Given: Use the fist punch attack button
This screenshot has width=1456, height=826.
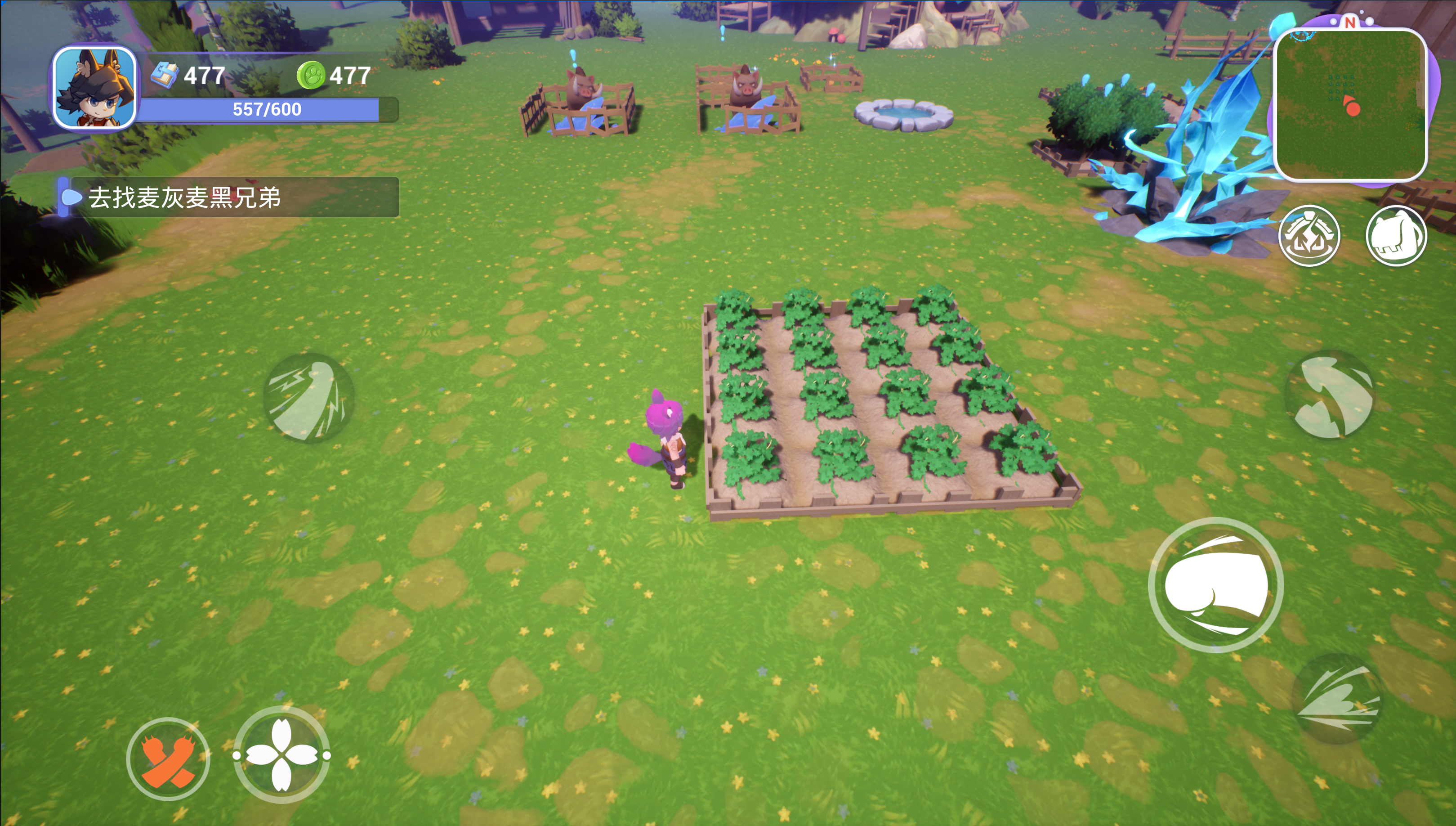Looking at the screenshot, I should 1215,585.
